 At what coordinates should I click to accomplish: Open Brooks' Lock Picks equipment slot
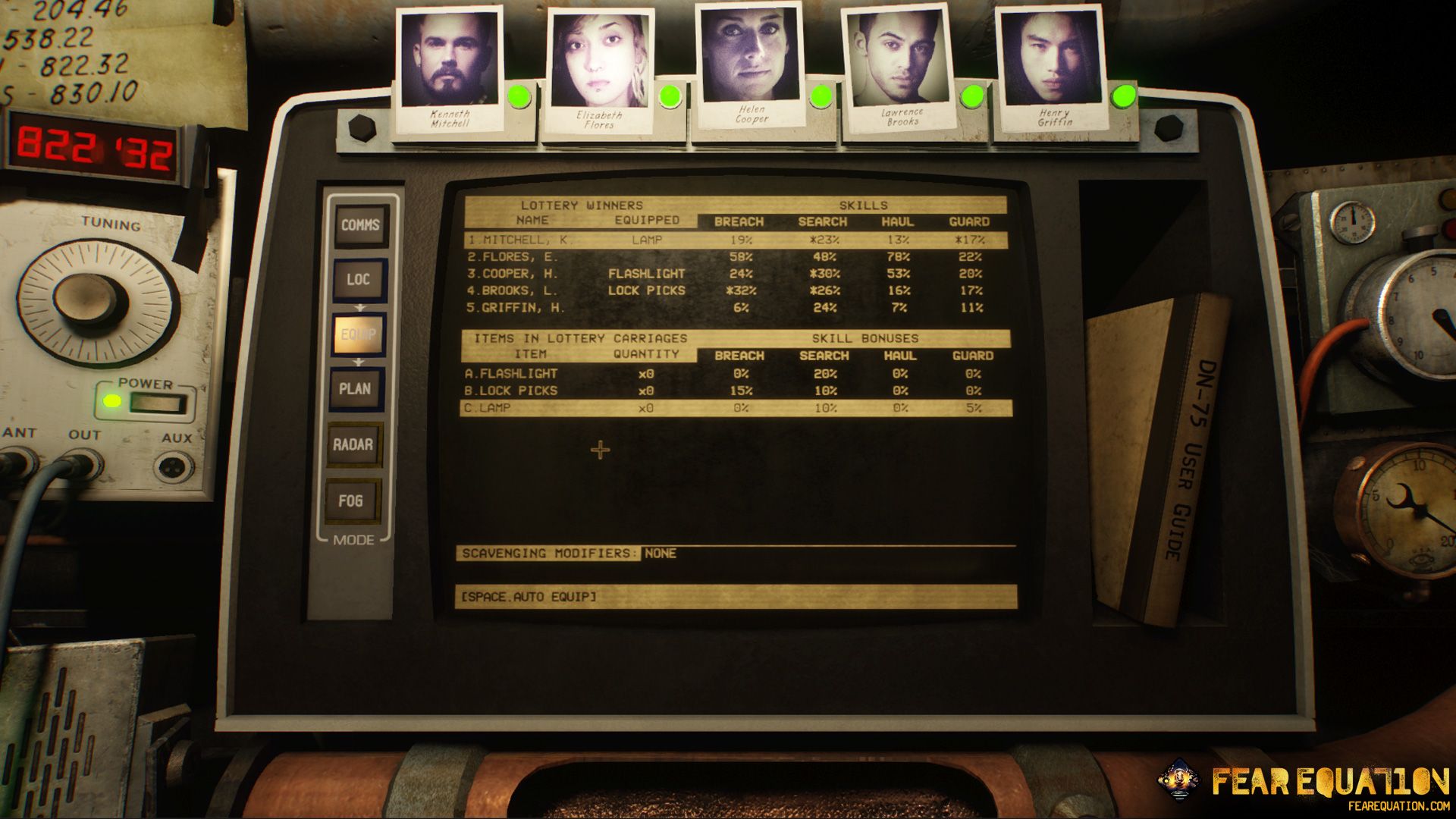click(x=646, y=290)
